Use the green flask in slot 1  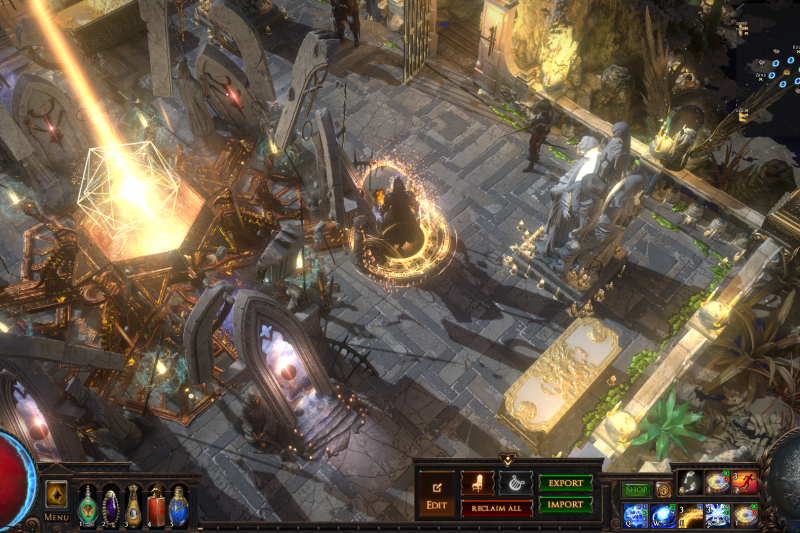[x=88, y=505]
